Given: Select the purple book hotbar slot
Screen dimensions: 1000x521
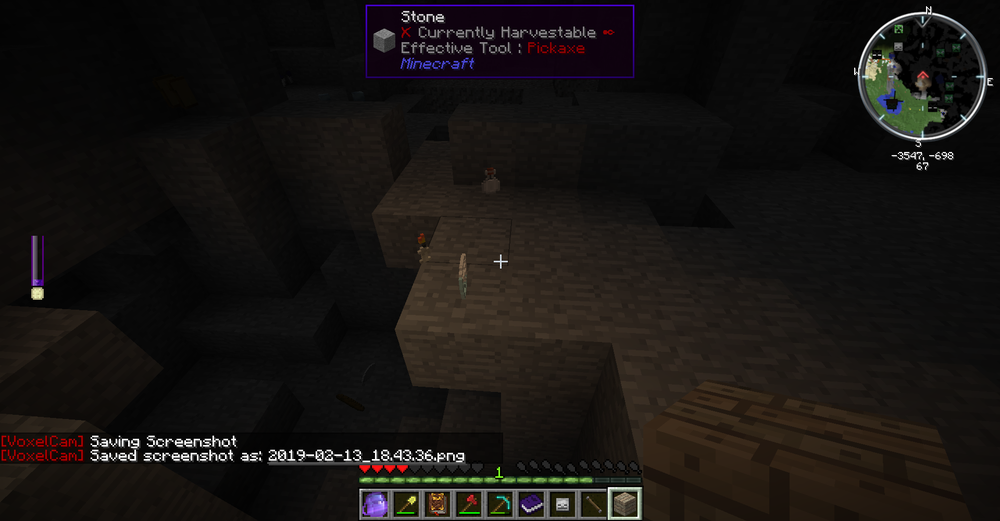Looking at the screenshot, I should [x=531, y=505].
